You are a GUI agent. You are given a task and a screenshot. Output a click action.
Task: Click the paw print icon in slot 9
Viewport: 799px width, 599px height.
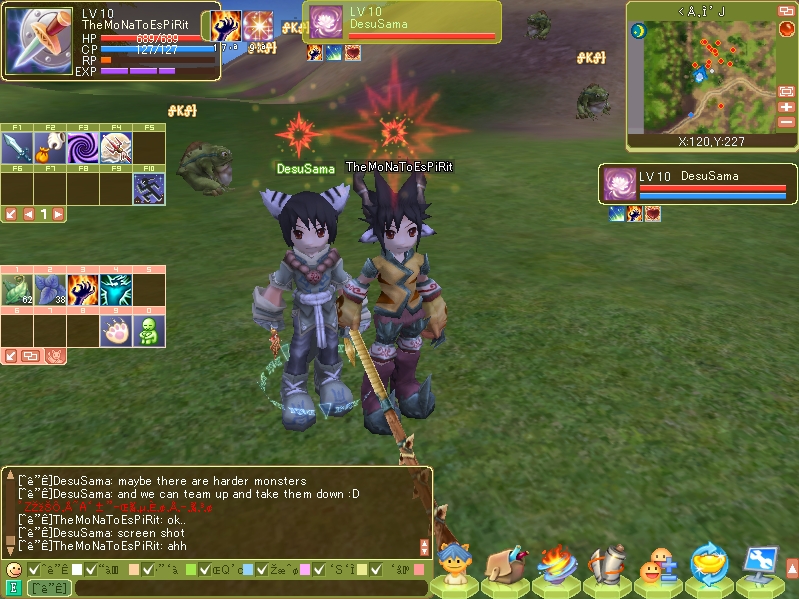tap(116, 330)
